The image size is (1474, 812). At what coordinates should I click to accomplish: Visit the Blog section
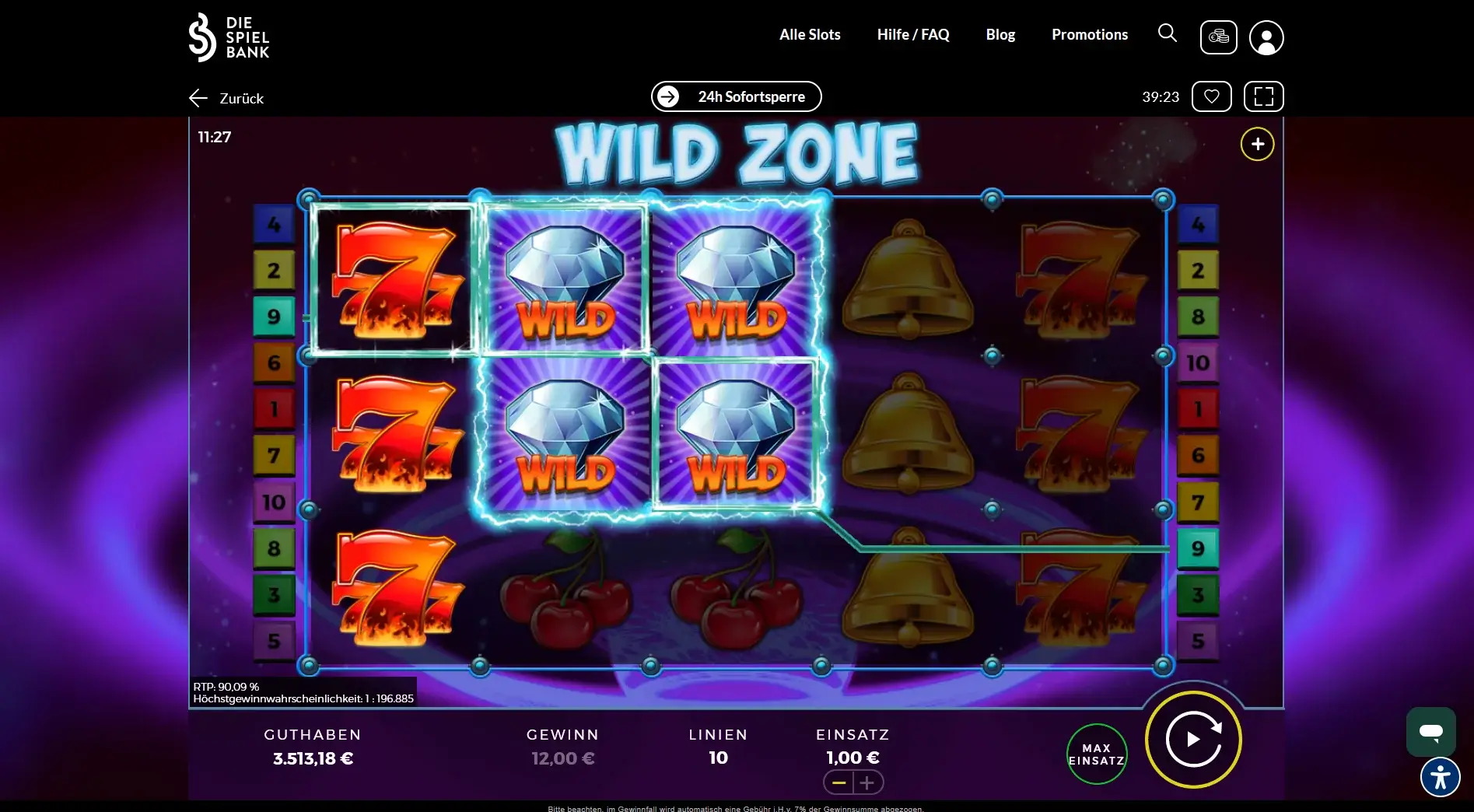coord(1000,33)
